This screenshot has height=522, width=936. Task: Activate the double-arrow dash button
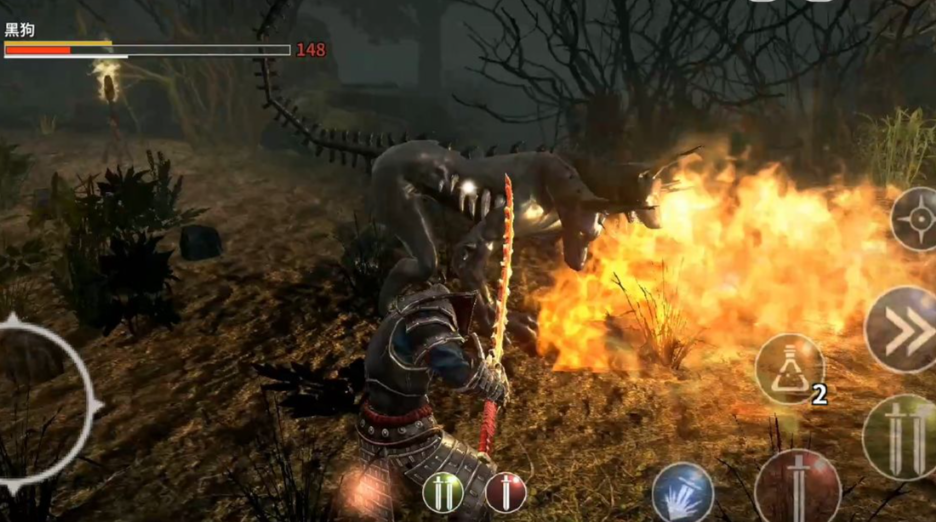(x=902, y=329)
